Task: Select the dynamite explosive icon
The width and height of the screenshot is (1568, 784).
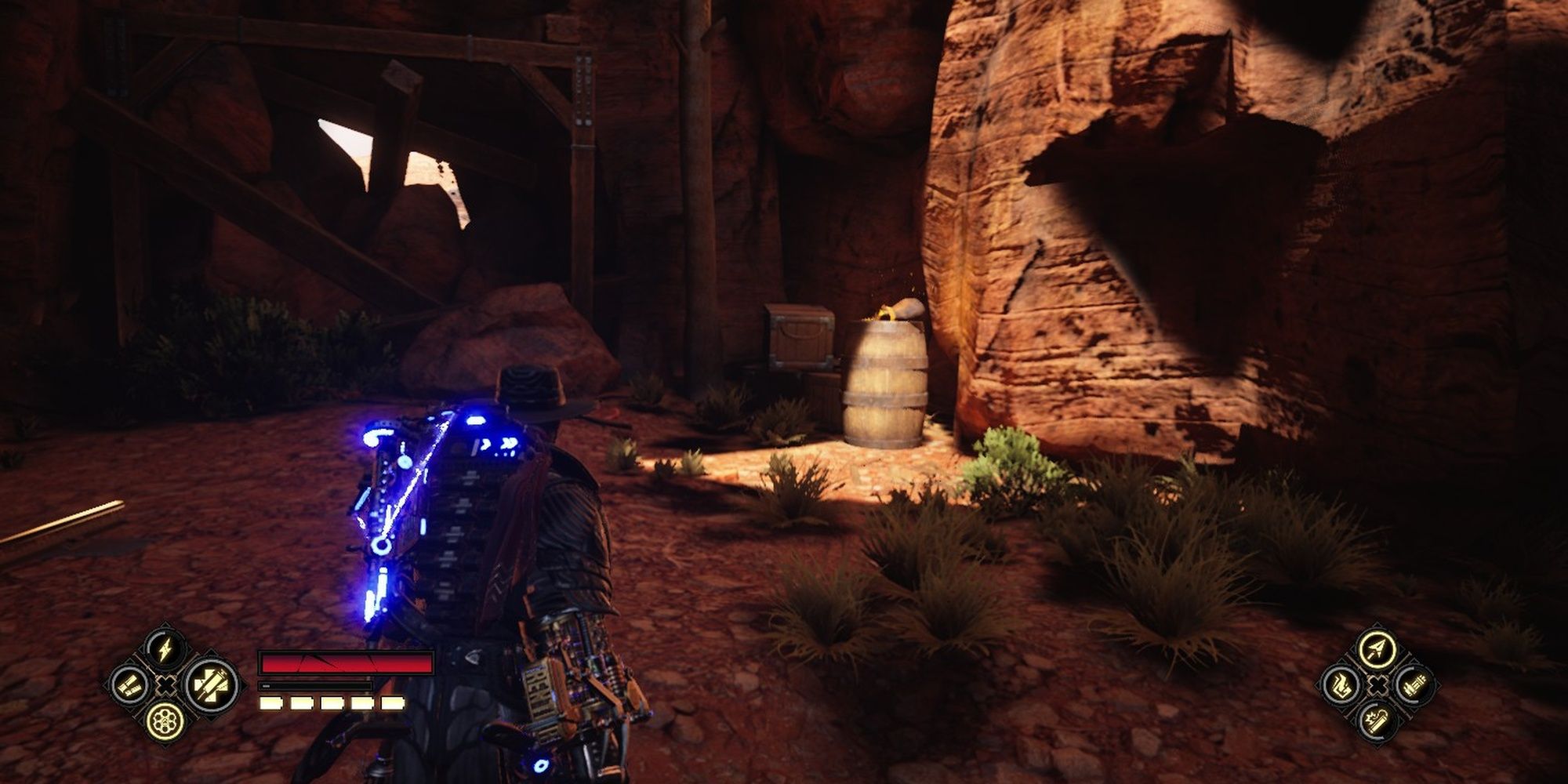Action: tap(1377, 720)
